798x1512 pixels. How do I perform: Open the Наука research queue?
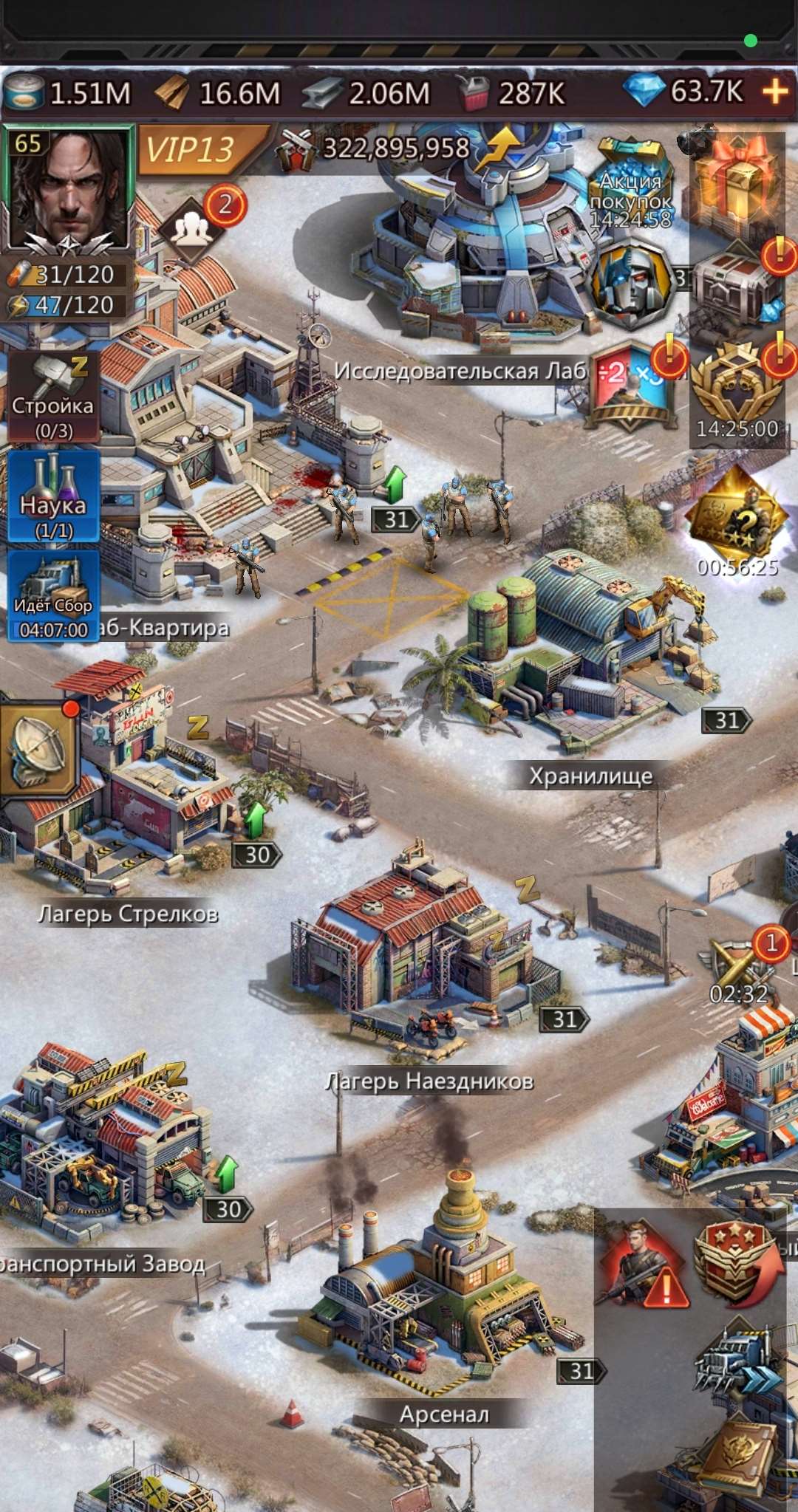[53, 496]
